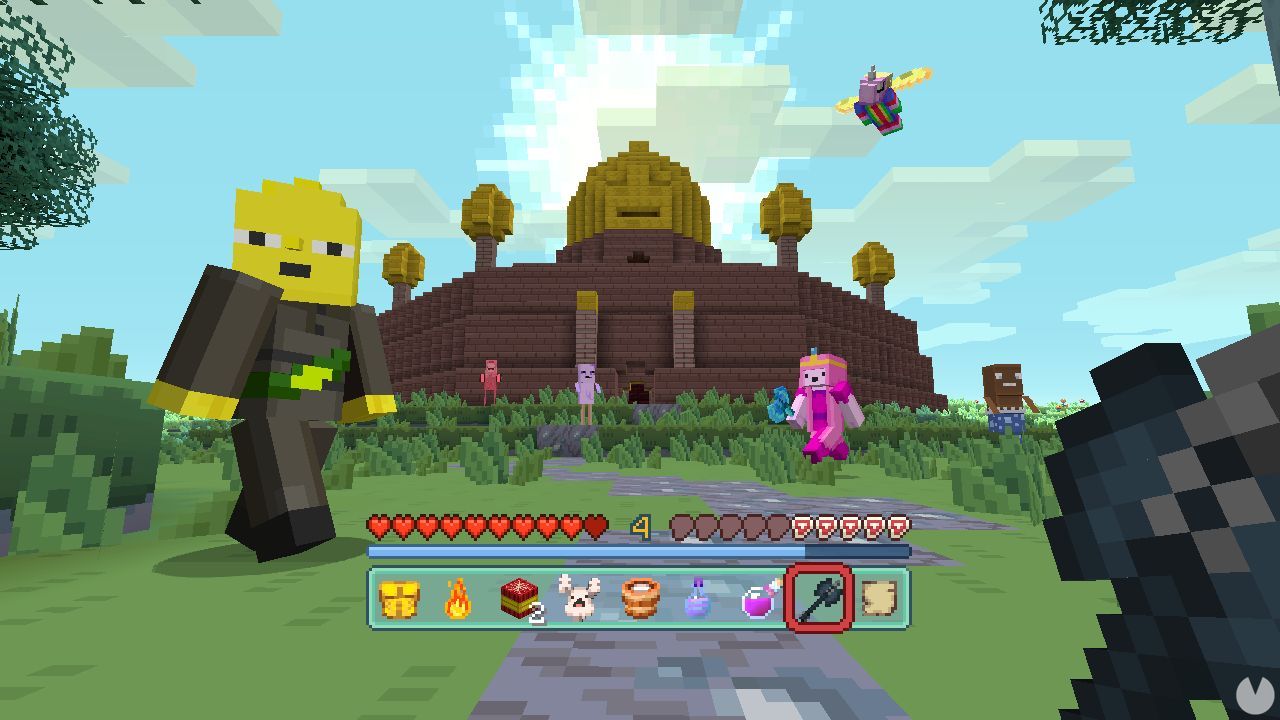
Task: Click the first armor shield icon
Action: click(x=800, y=527)
